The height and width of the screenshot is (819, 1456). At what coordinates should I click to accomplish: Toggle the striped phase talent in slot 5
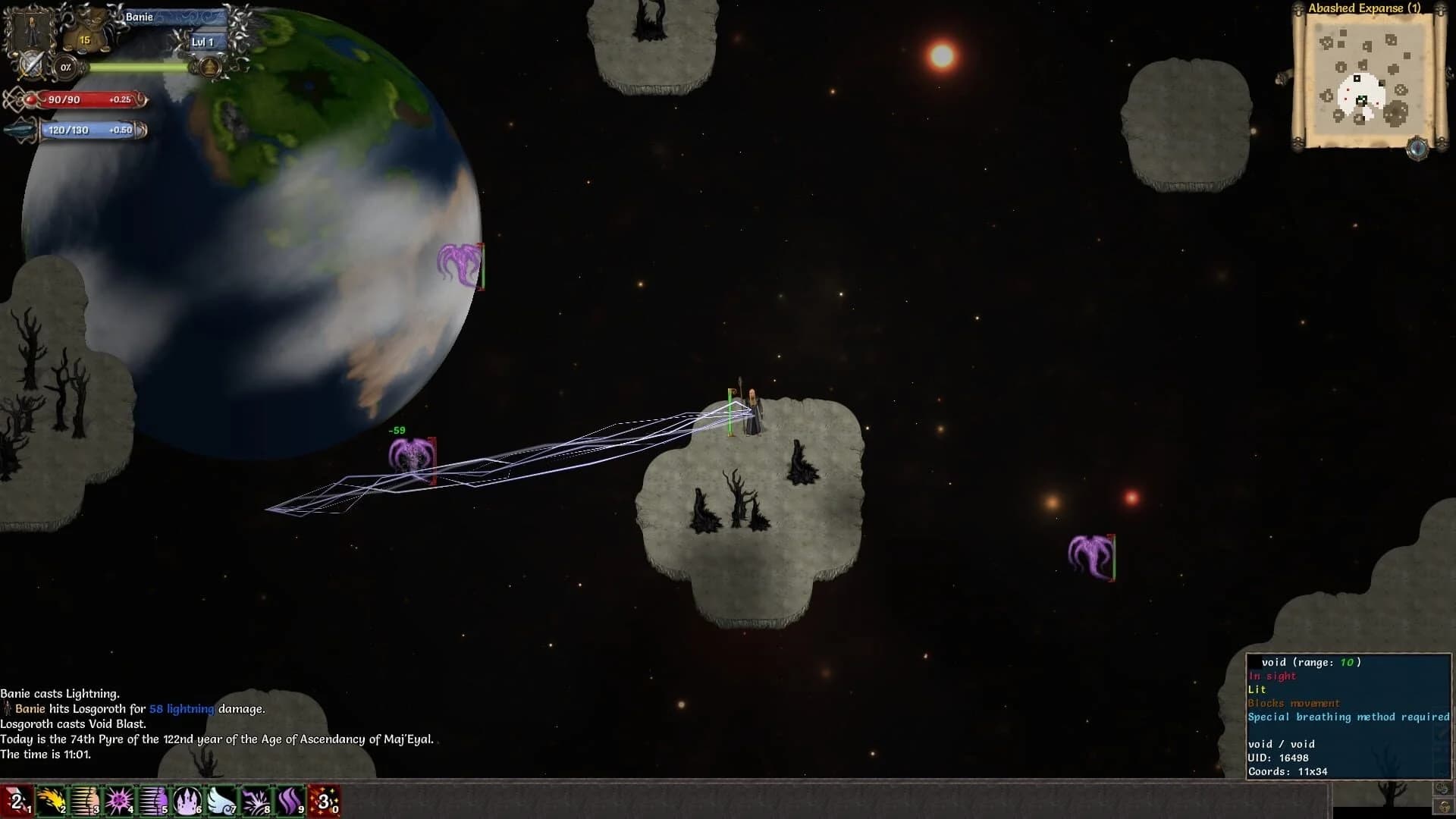[153, 800]
